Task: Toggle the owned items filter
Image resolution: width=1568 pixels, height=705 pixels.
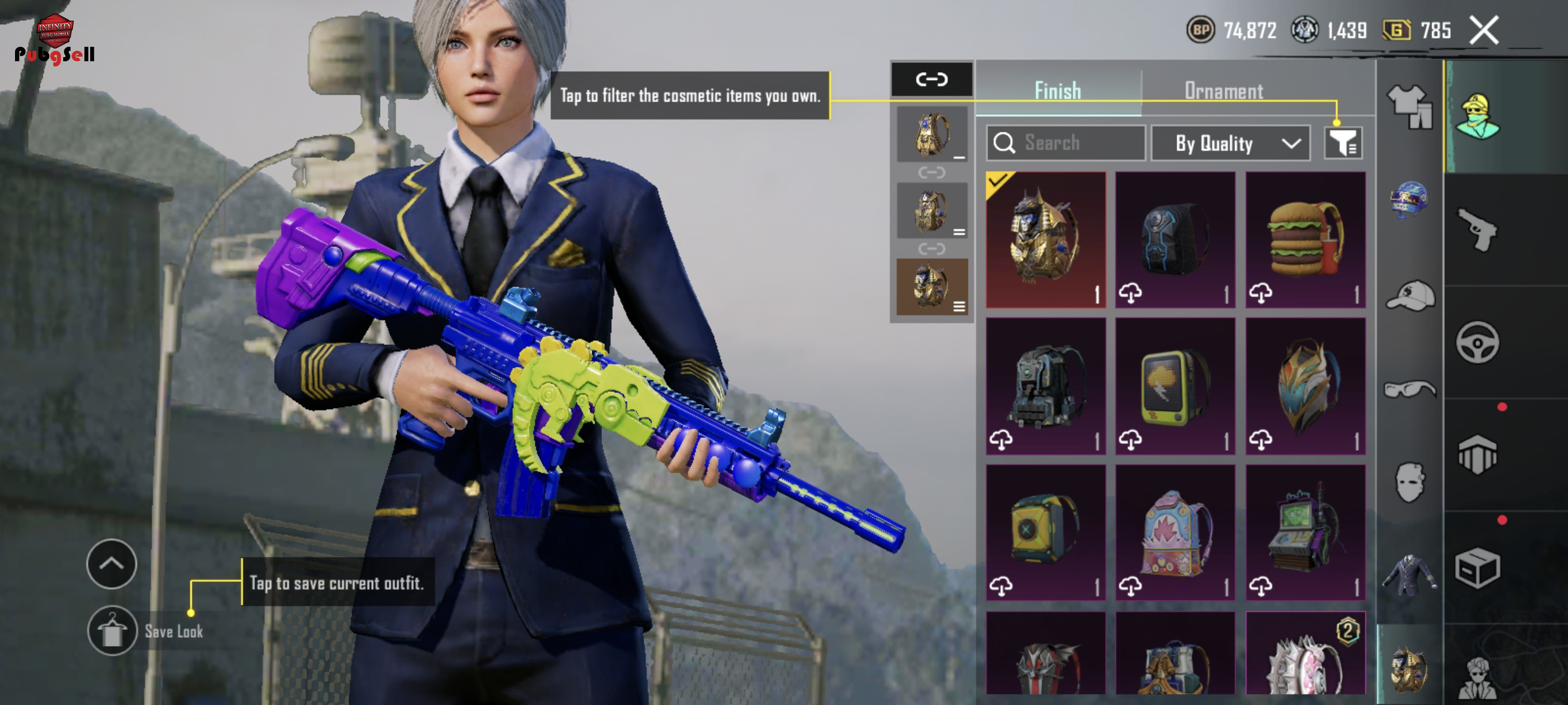Action: pos(1344,143)
